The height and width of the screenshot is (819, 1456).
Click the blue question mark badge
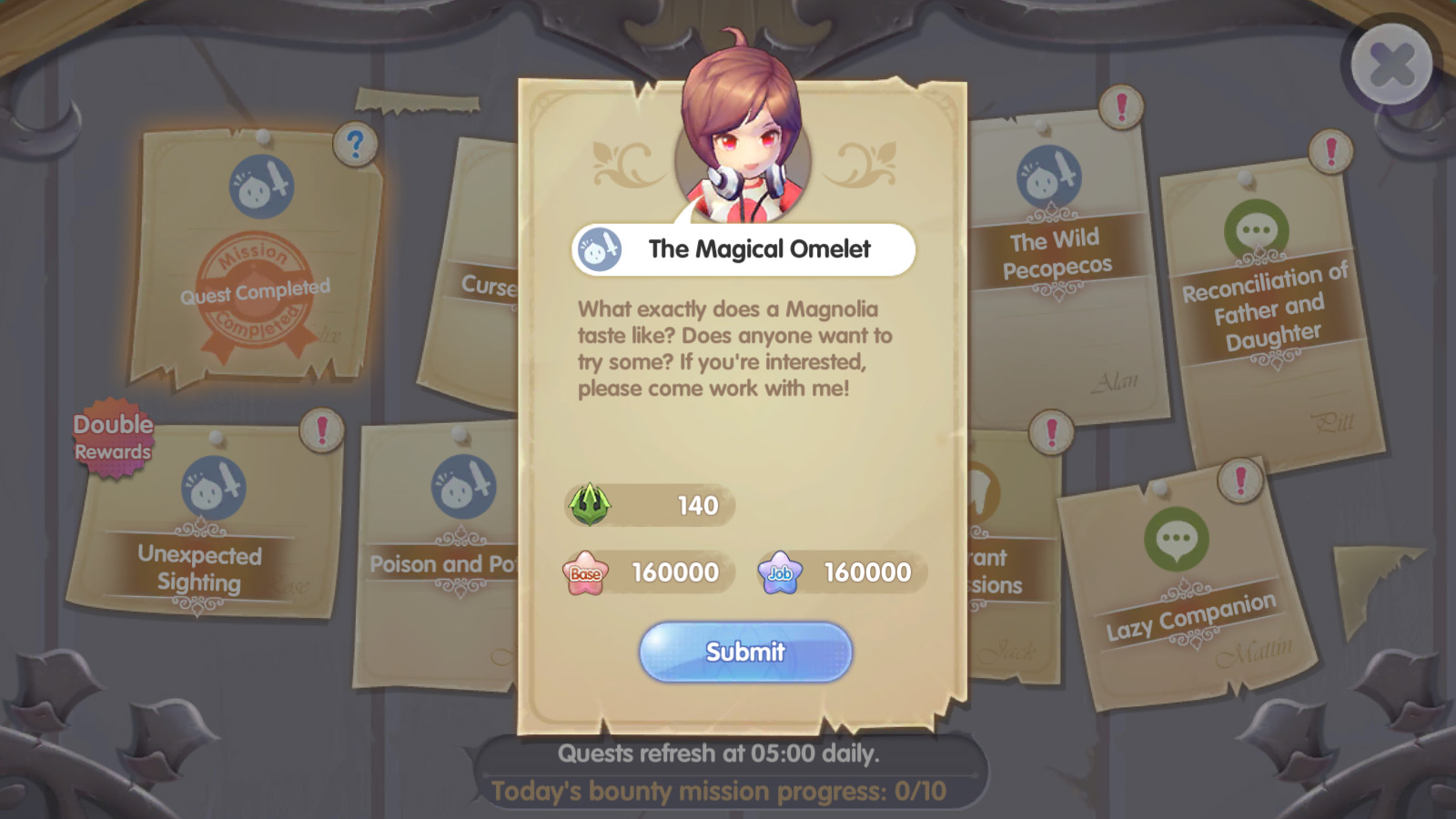pos(355,144)
